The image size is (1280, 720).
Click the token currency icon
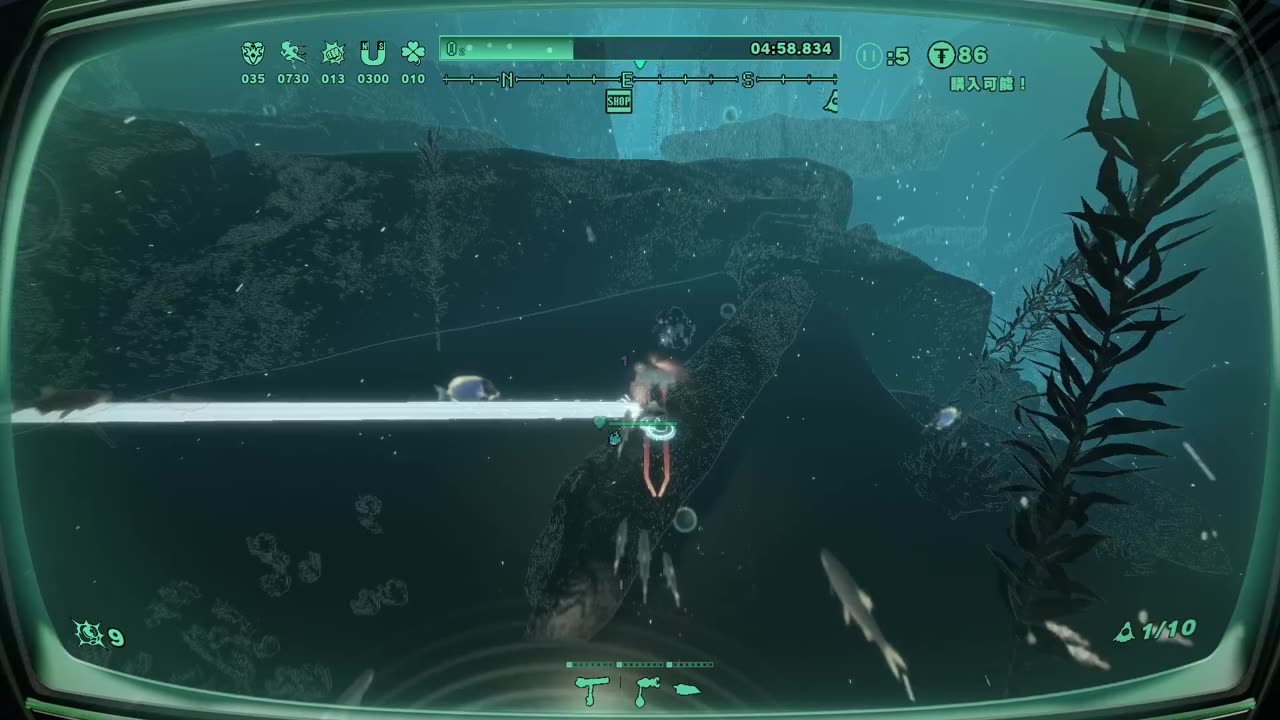click(x=941, y=55)
